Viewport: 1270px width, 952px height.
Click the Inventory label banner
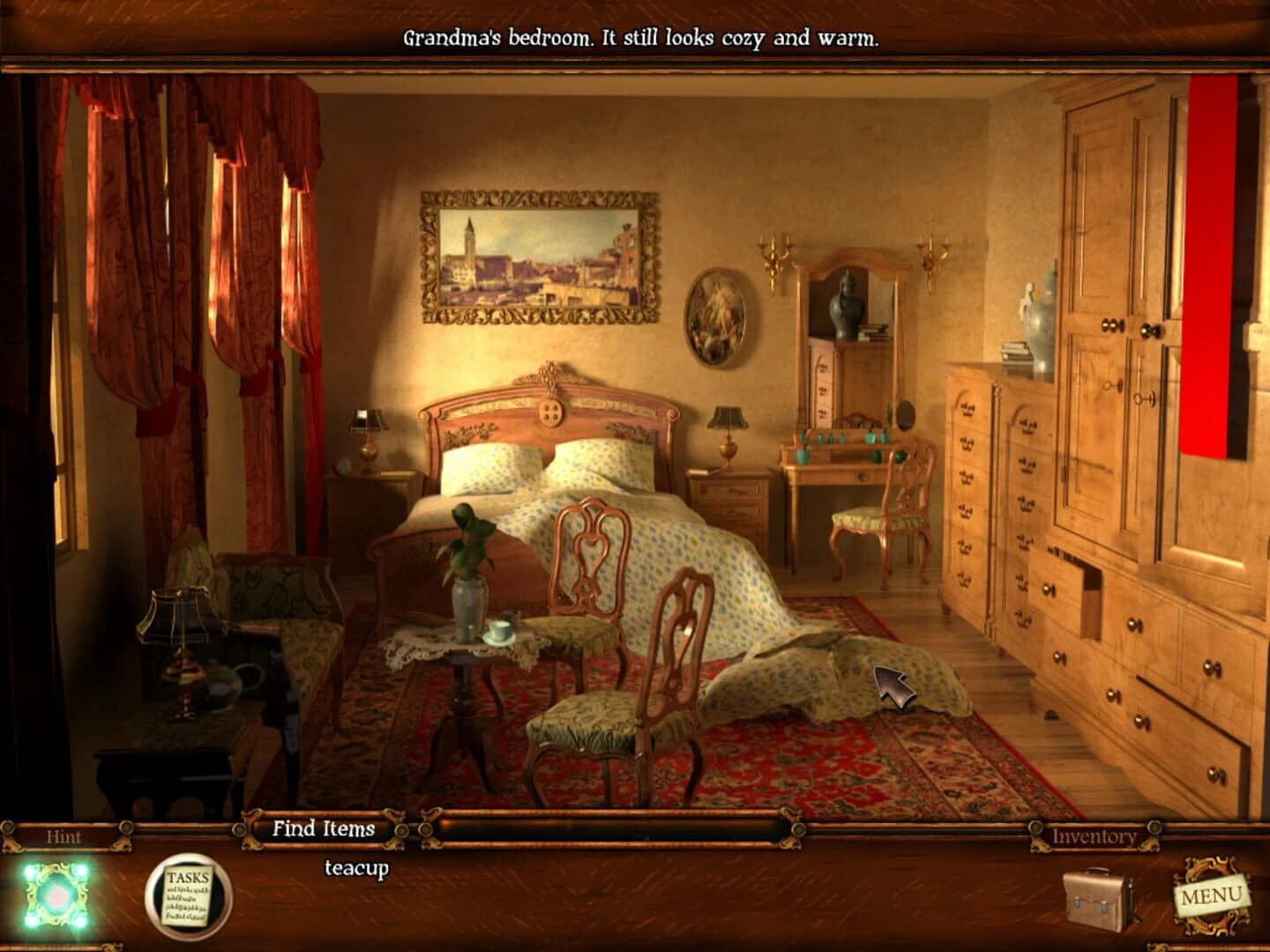pyautogui.click(x=1096, y=837)
